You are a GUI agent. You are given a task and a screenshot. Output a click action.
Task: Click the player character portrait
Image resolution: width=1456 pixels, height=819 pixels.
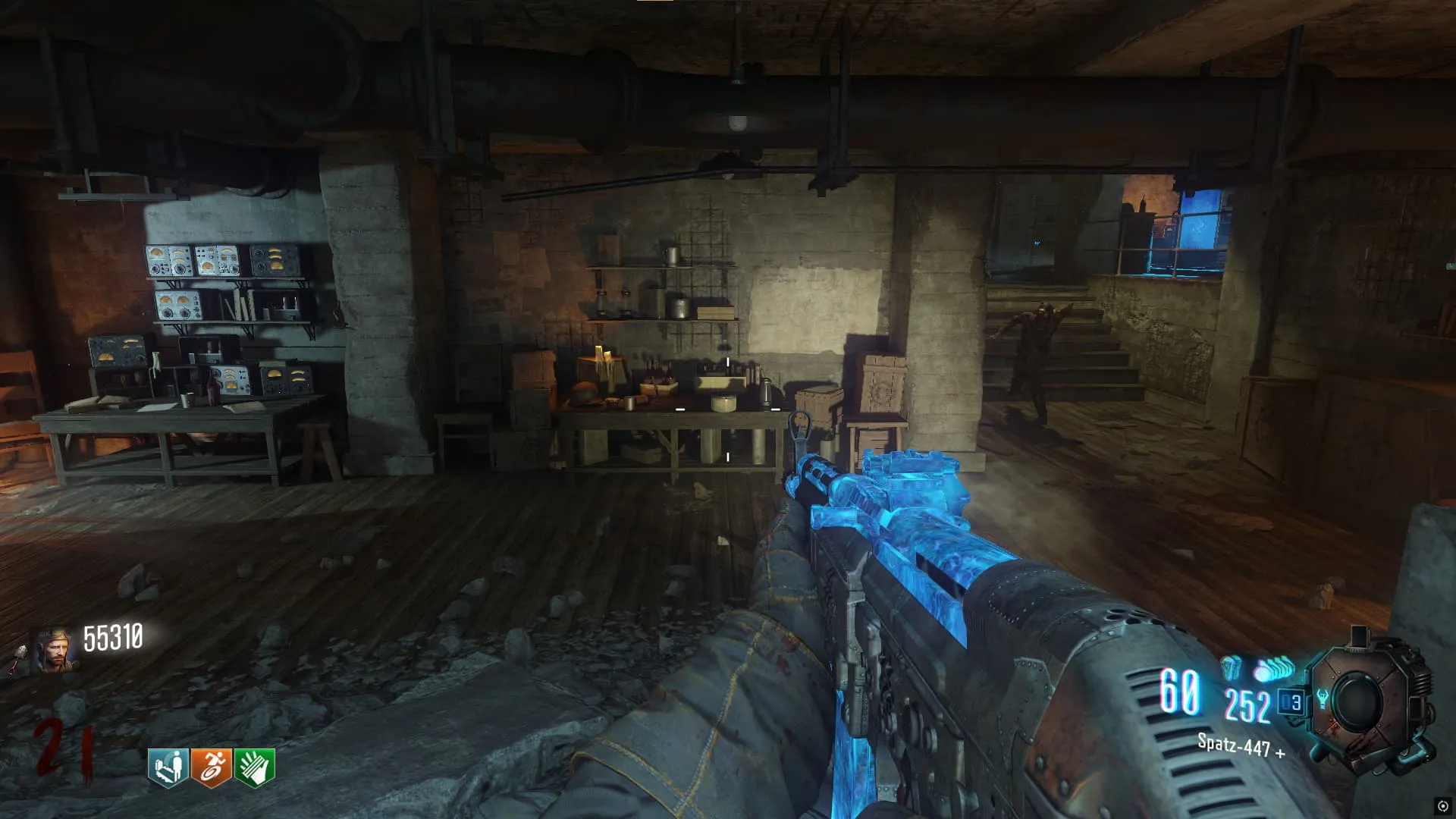pyautogui.click(x=54, y=650)
